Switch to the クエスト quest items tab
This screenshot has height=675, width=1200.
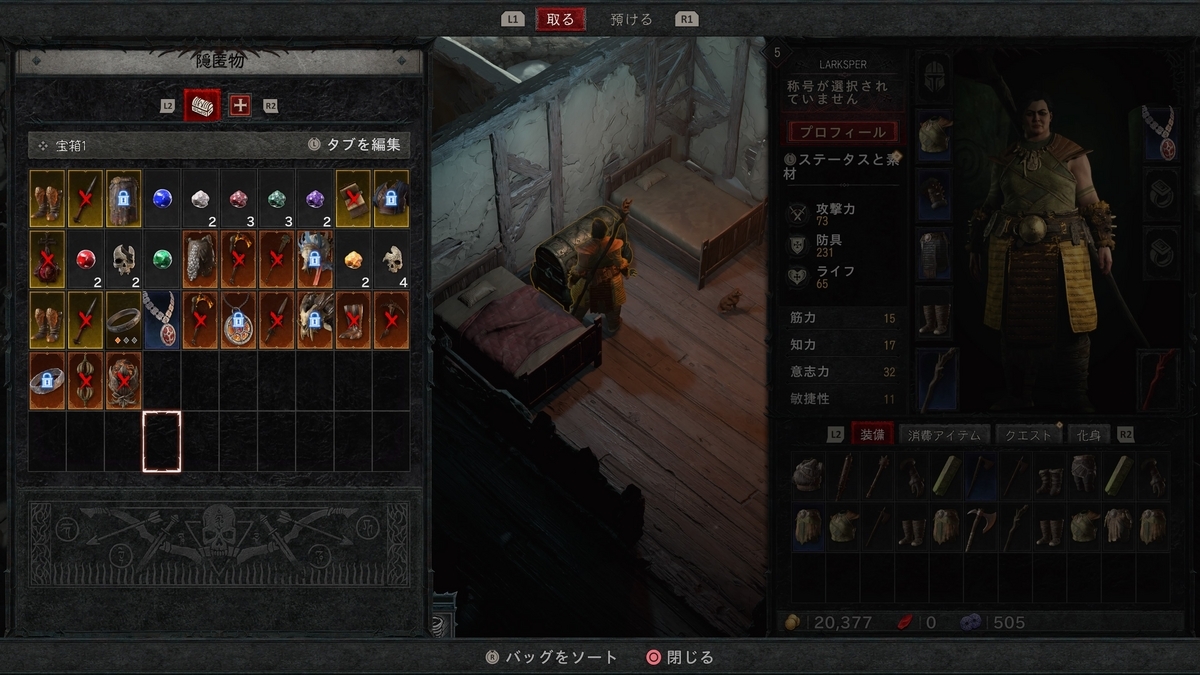(1028, 435)
